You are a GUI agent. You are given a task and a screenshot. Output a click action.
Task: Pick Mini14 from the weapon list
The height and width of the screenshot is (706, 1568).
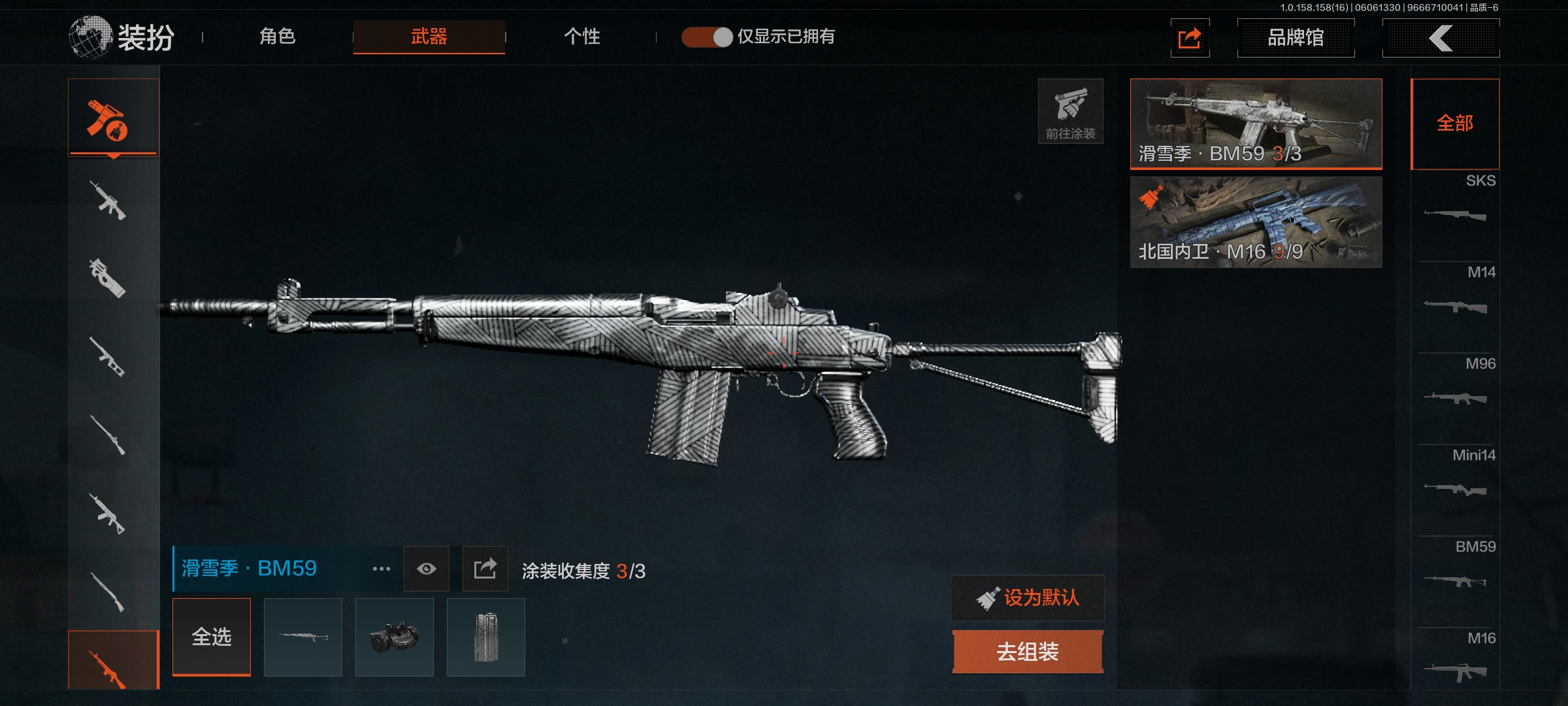point(1456,477)
